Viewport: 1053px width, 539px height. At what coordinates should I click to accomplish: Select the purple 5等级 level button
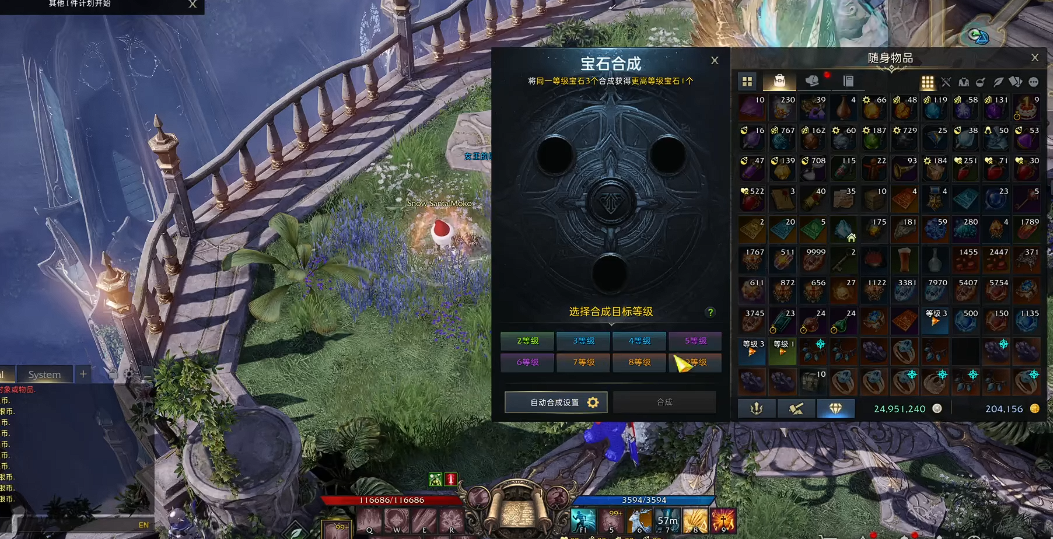coord(695,341)
